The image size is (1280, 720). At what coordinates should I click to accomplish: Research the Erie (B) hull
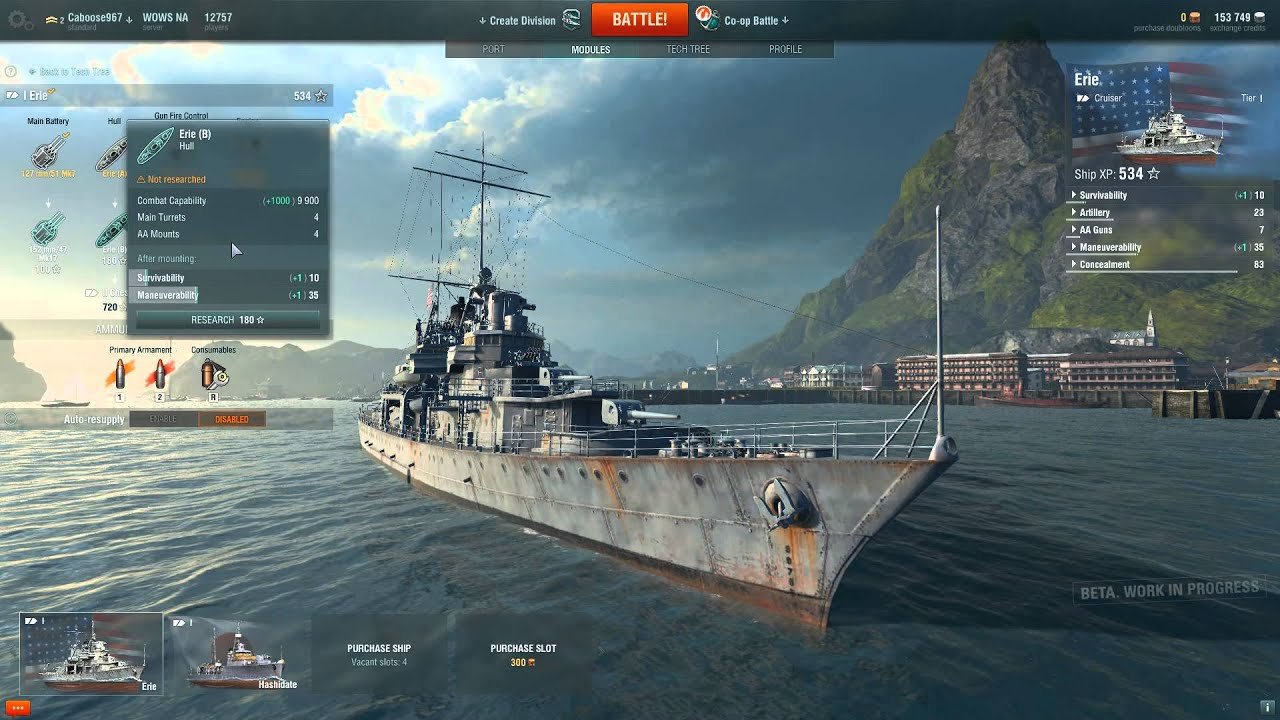[x=228, y=320]
